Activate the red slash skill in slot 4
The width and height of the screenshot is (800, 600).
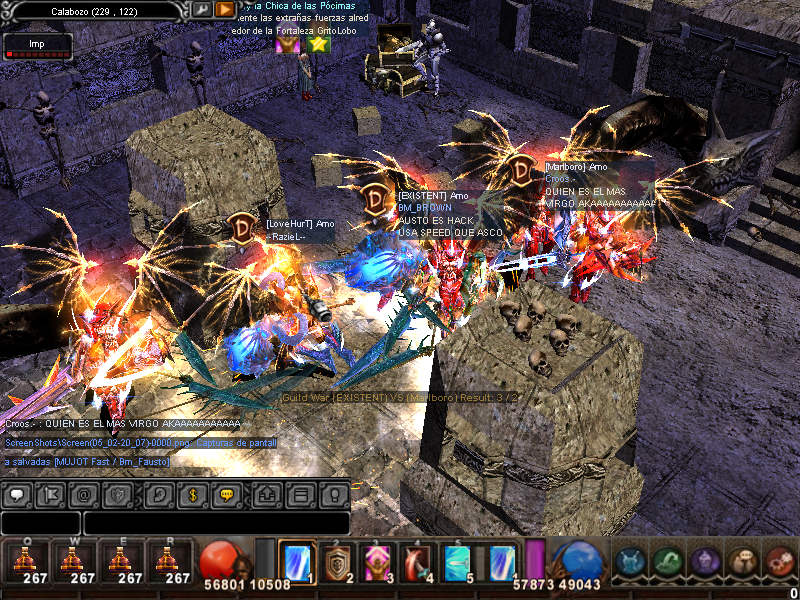point(417,561)
